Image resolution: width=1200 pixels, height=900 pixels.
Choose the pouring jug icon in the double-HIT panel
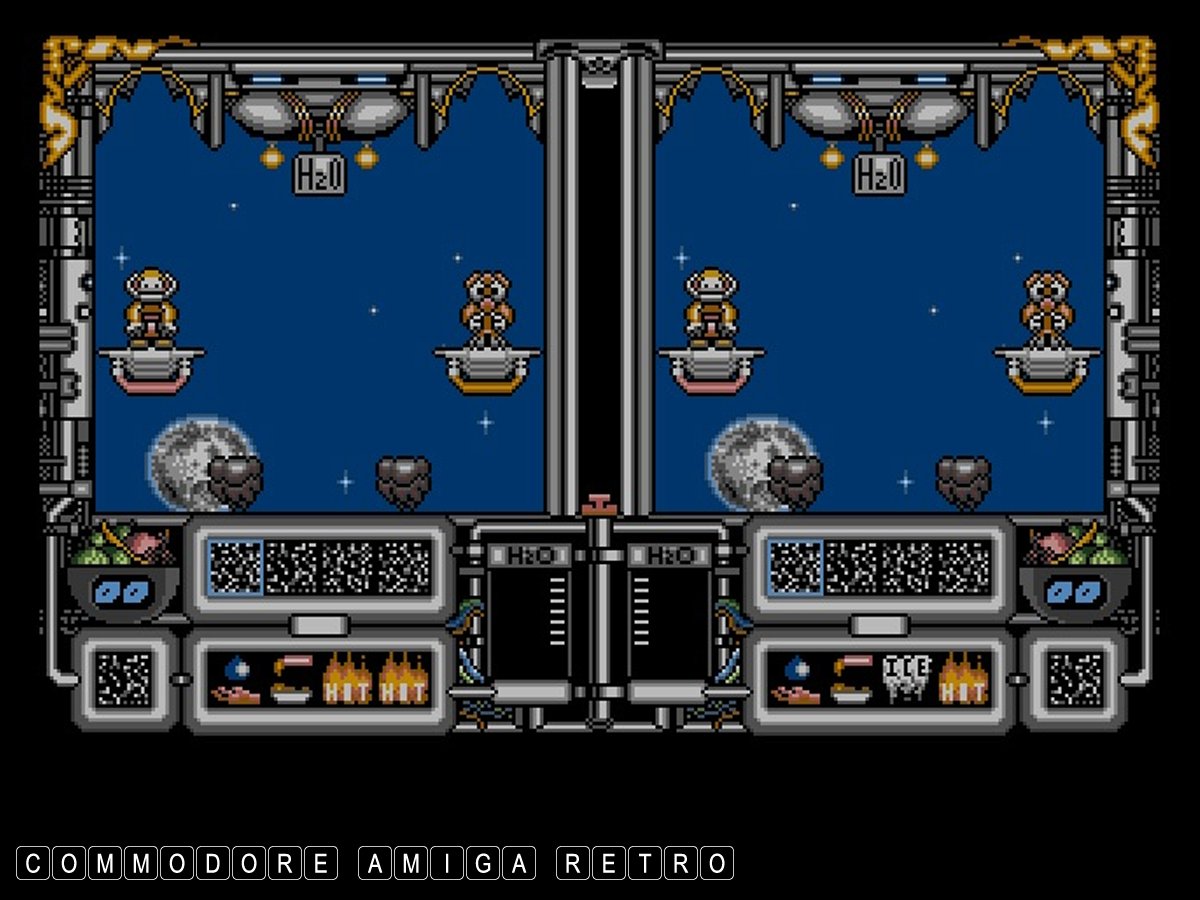[291, 680]
